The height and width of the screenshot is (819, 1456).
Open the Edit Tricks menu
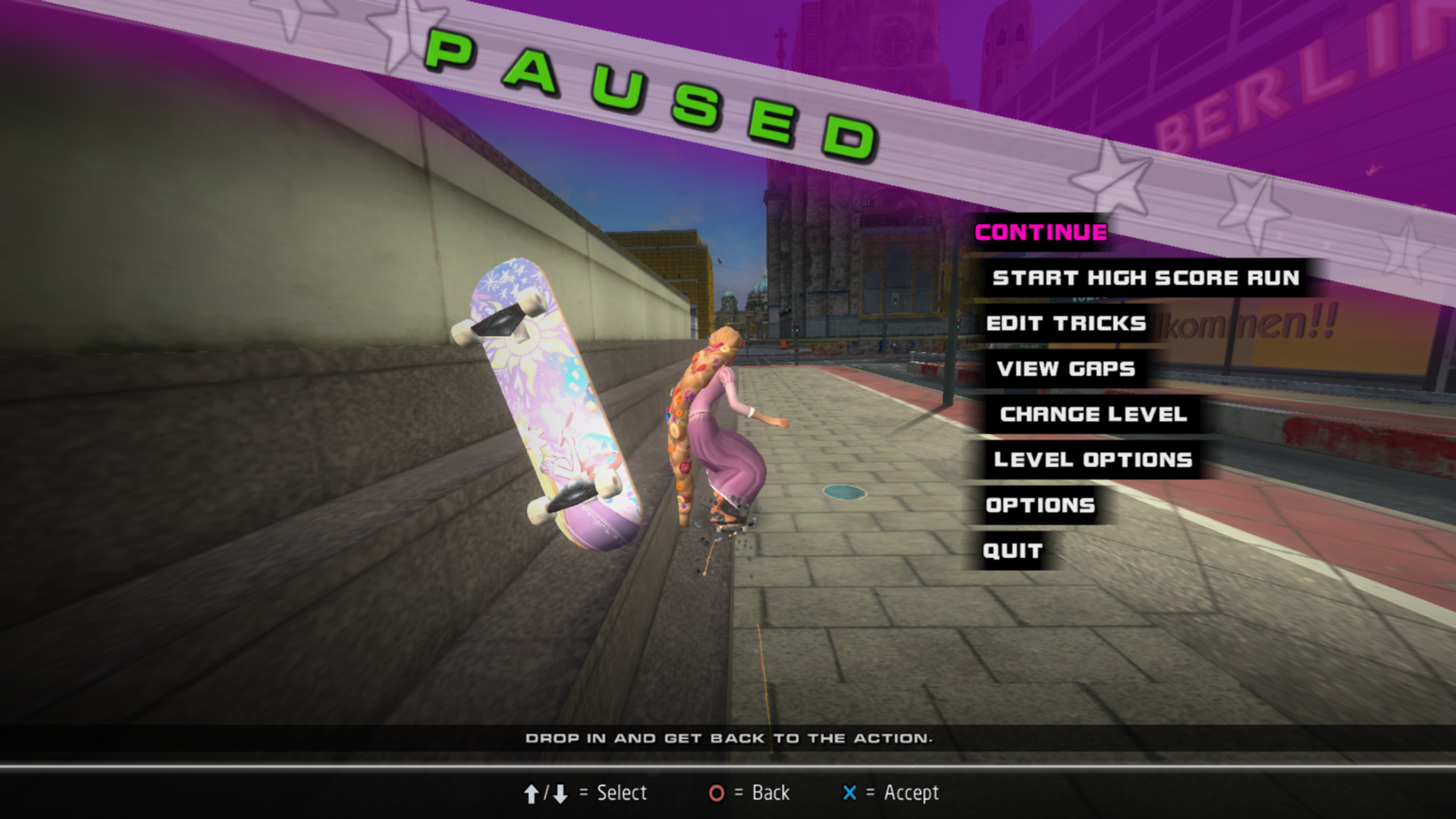coord(1065,323)
